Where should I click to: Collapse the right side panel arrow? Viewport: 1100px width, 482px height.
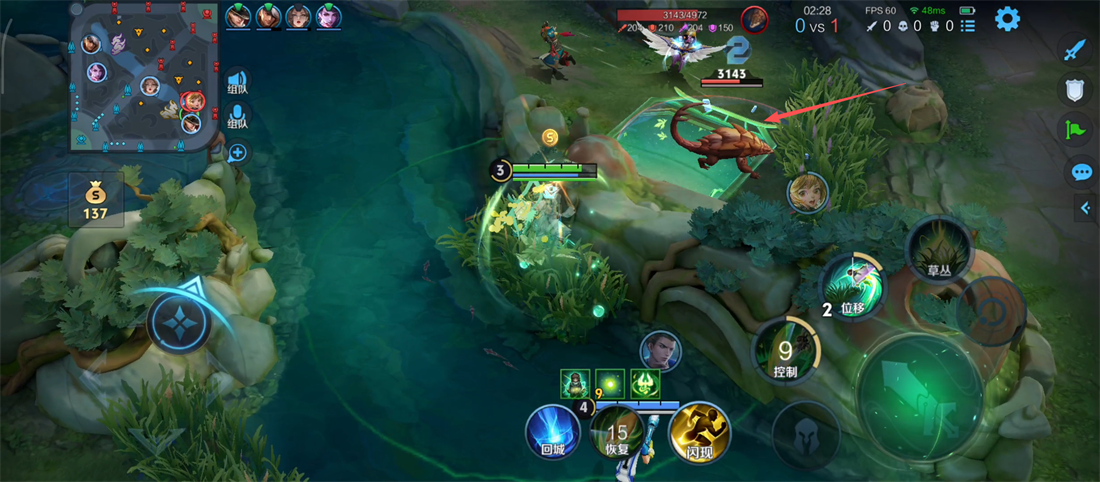(x=1087, y=208)
